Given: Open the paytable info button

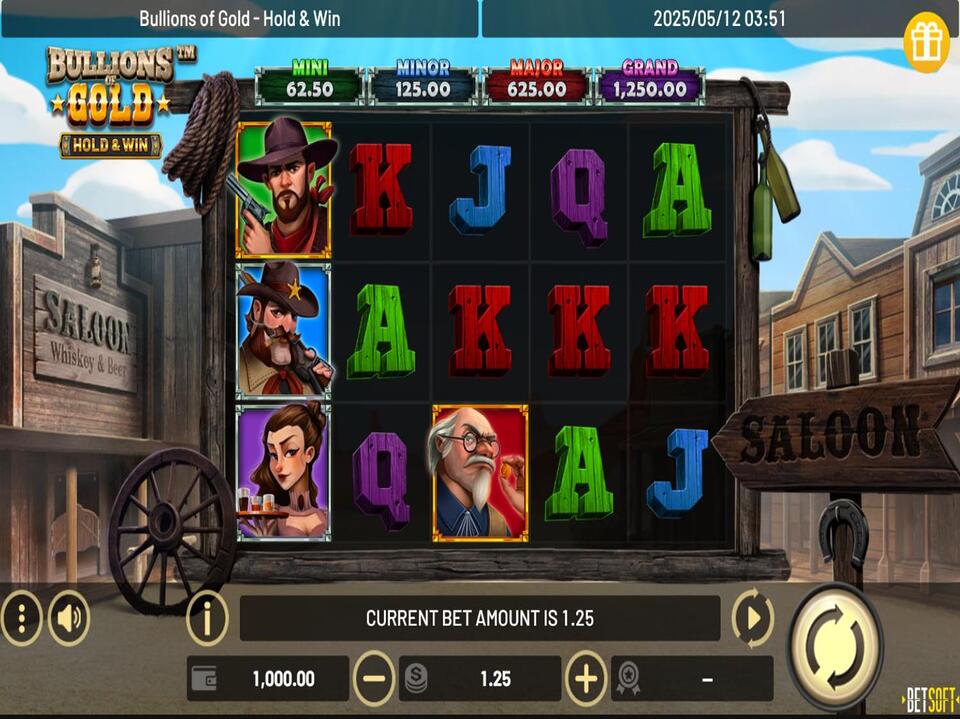Looking at the screenshot, I should pos(207,618).
